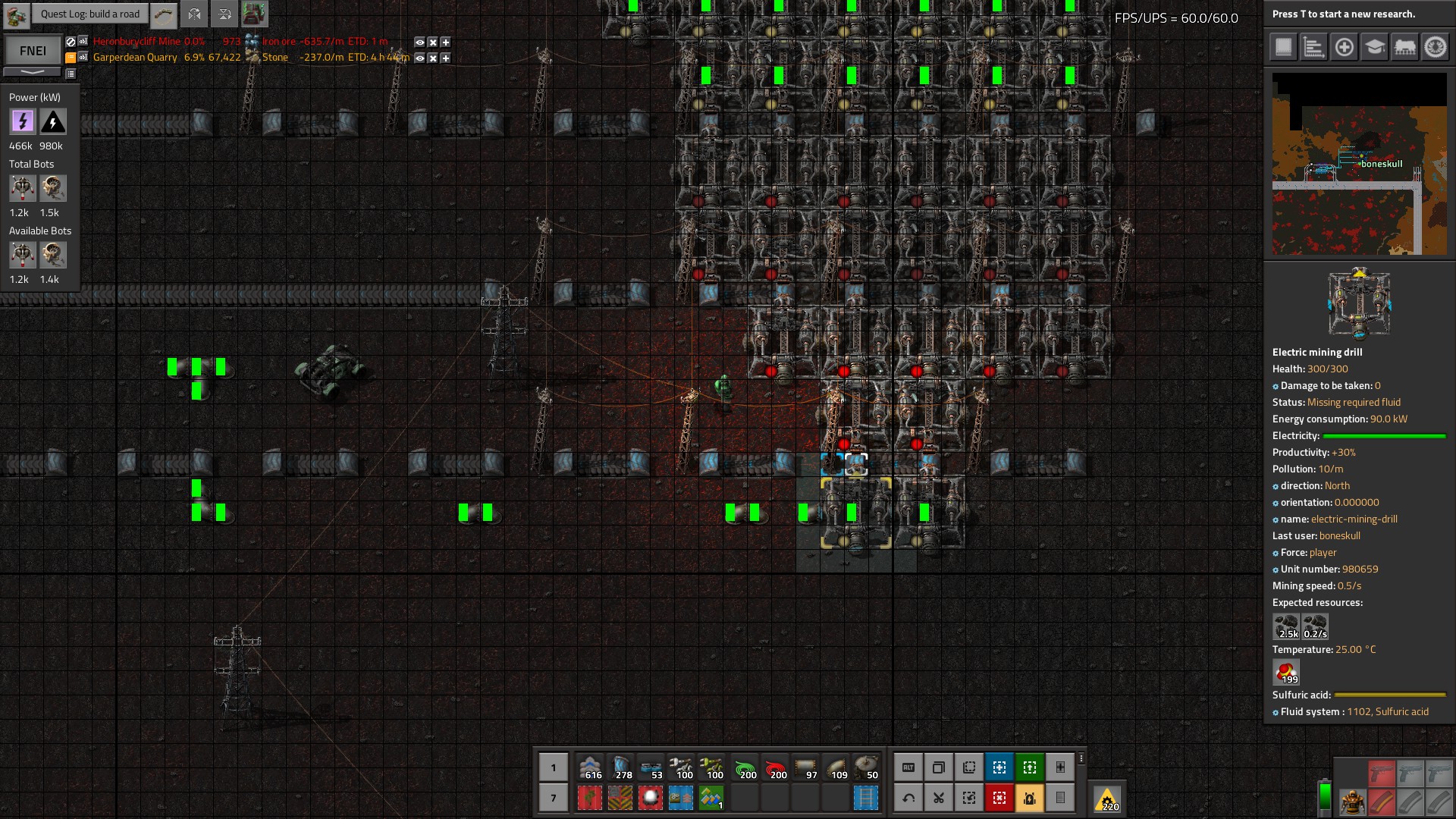Open the yellow warning alert icon

1107,799
